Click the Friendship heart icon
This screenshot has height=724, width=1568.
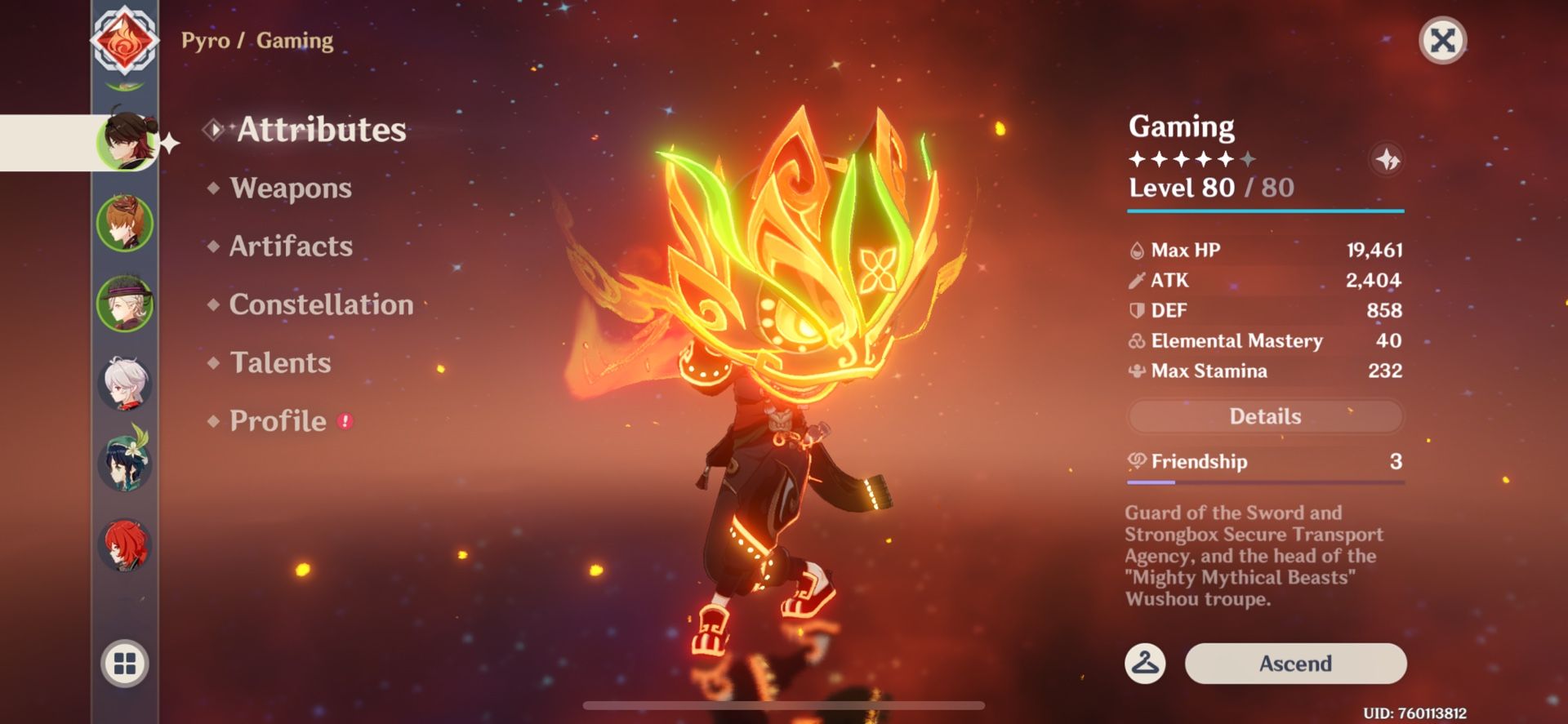[1137, 461]
